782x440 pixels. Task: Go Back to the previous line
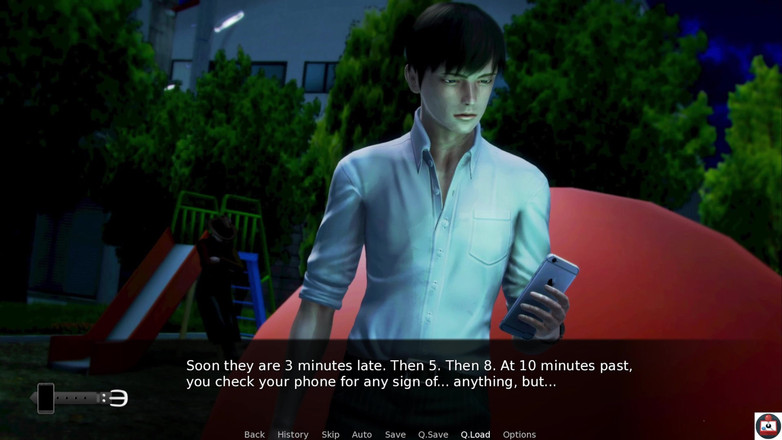point(254,434)
